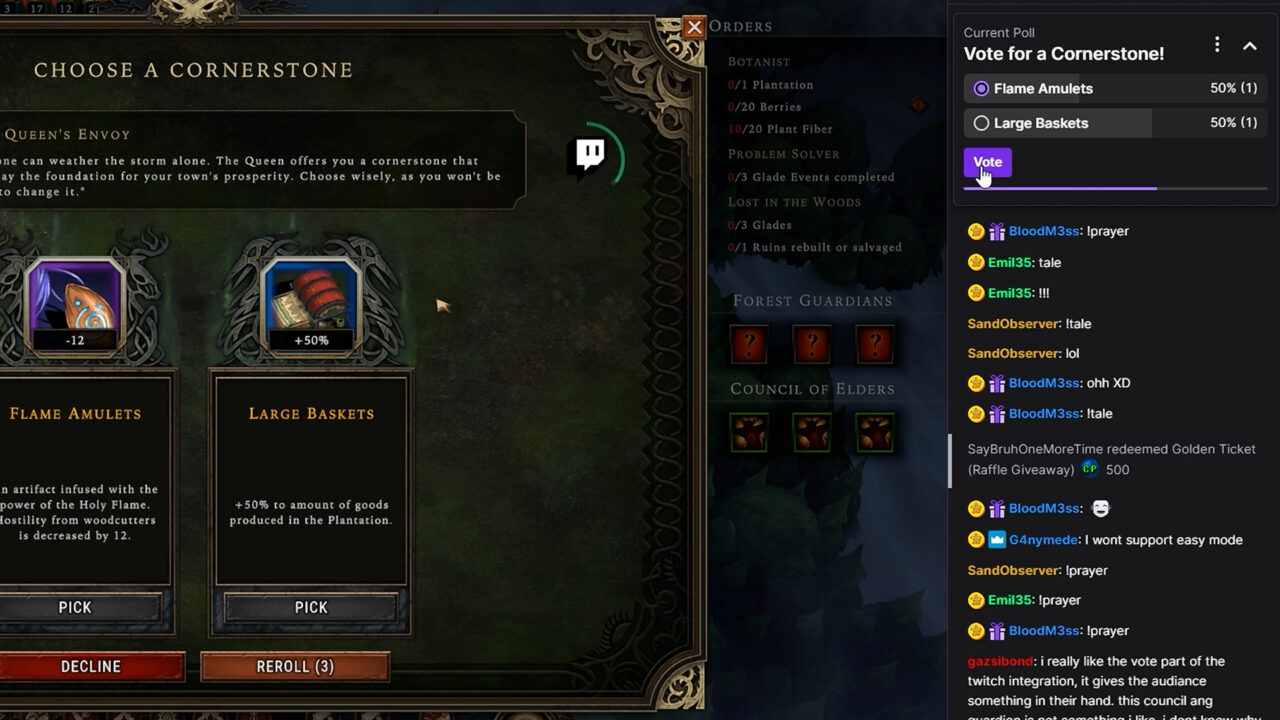
Task: Click the first Forest Guardians mystery icon
Action: [749, 344]
